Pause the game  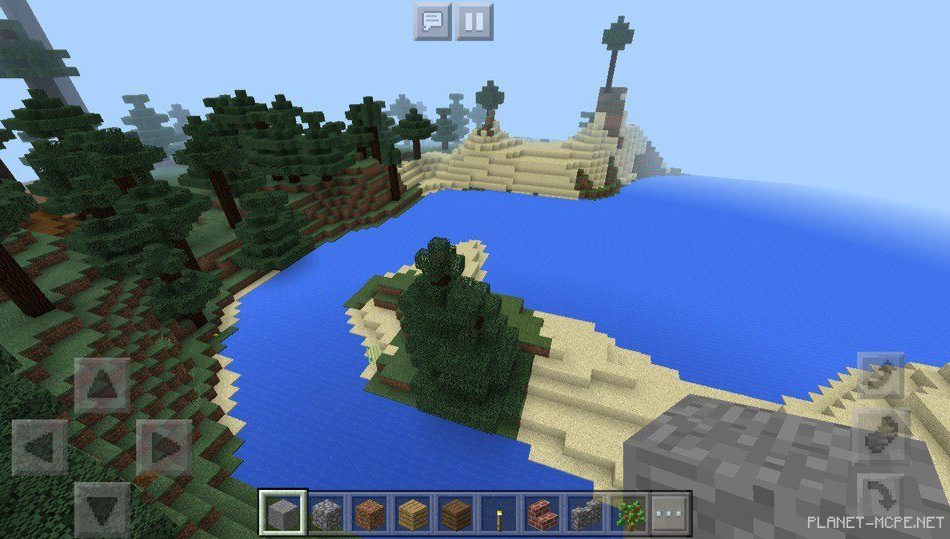[x=475, y=21]
